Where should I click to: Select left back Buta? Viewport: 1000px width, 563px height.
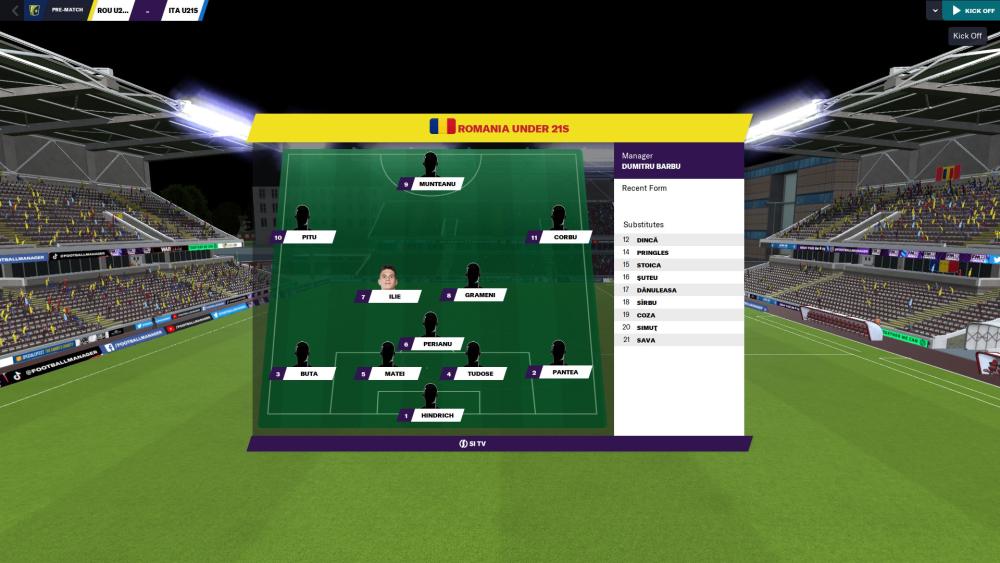tap(308, 373)
